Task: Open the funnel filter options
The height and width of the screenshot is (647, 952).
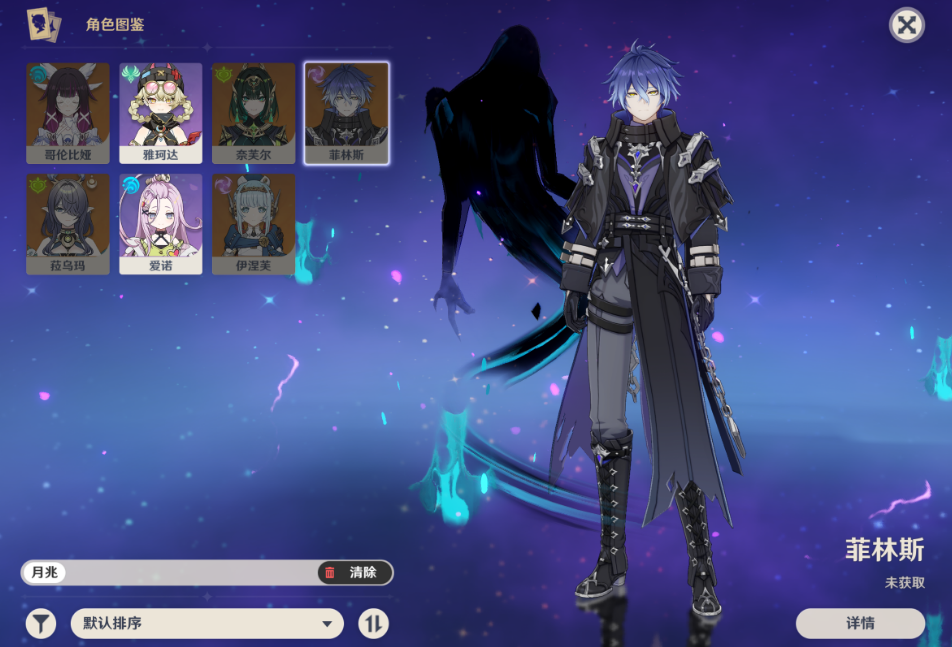Action: (x=40, y=624)
